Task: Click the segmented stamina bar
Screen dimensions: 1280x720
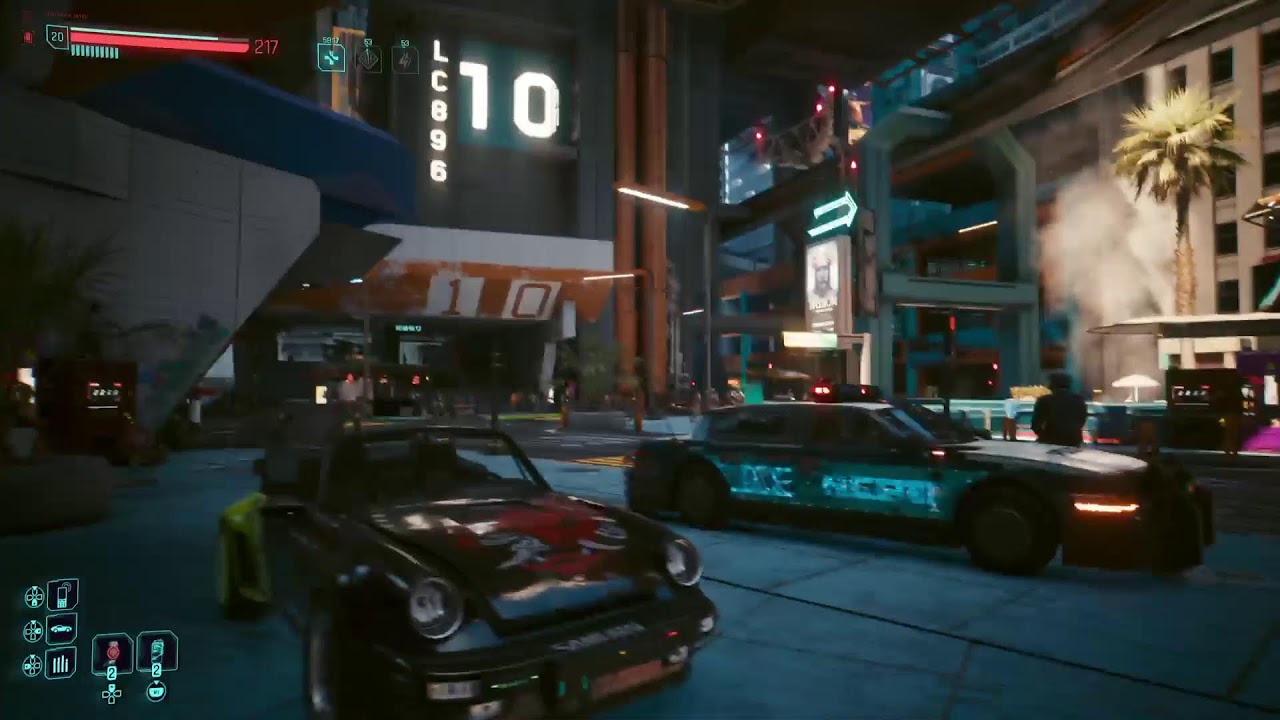Action: (95, 51)
